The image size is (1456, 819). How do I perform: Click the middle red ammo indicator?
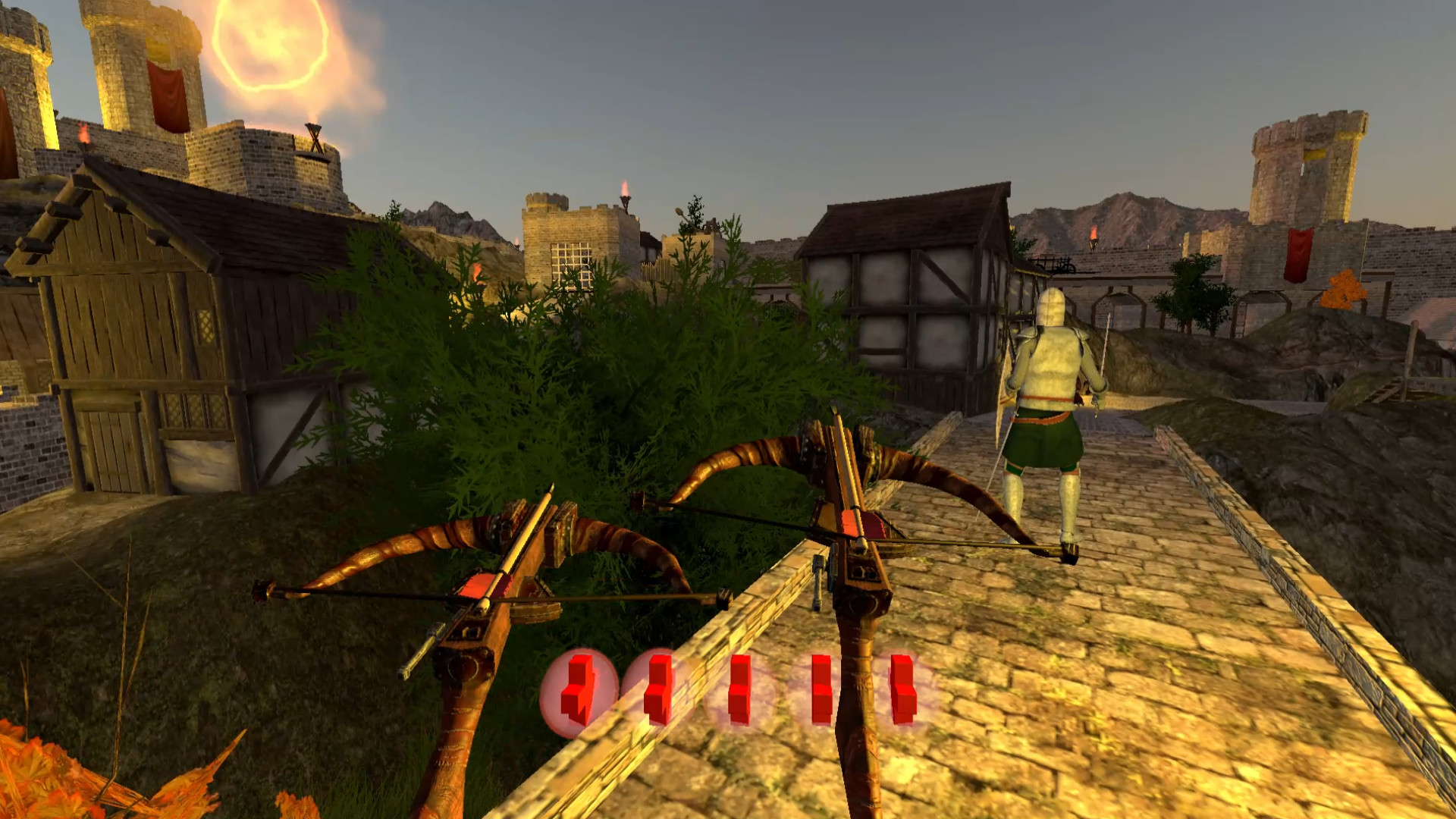[739, 690]
